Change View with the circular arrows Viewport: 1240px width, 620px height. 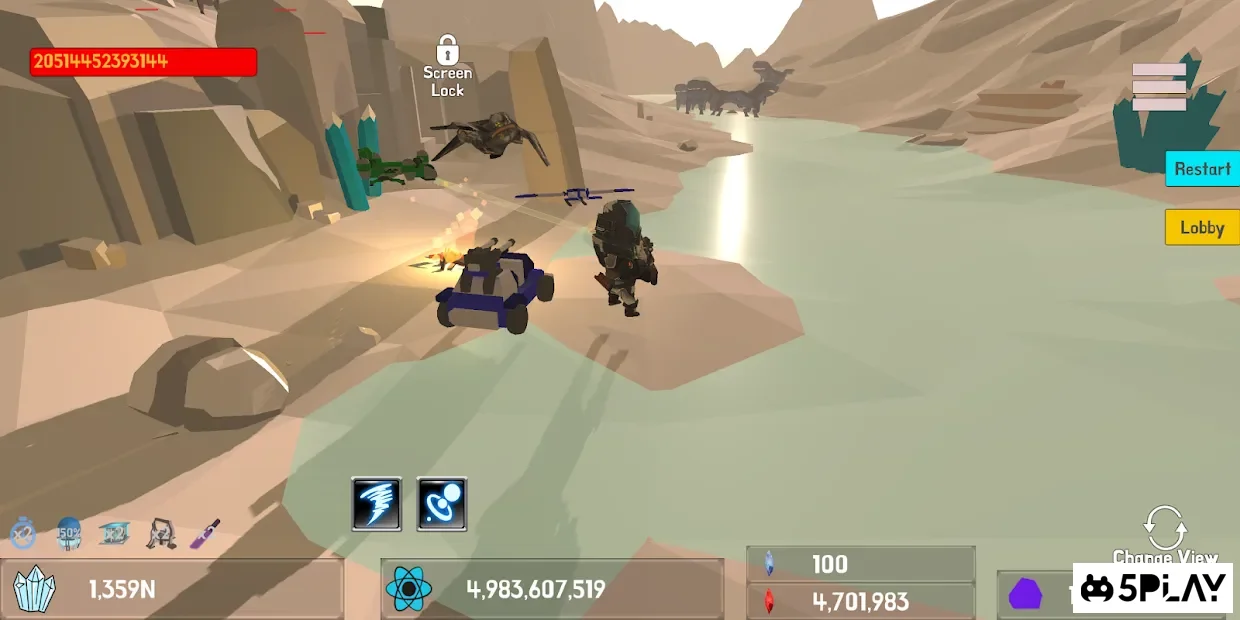1165,526
